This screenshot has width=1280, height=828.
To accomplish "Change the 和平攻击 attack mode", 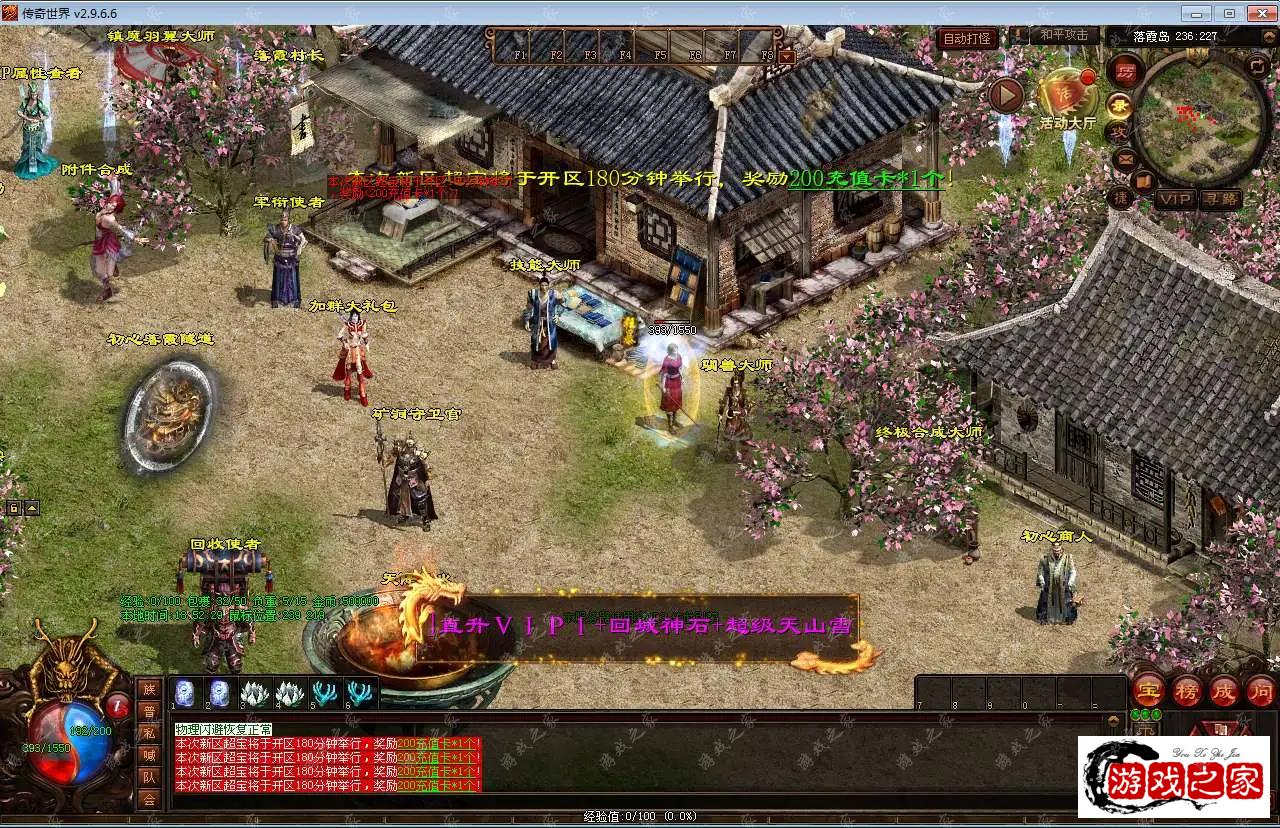I will [1063, 34].
